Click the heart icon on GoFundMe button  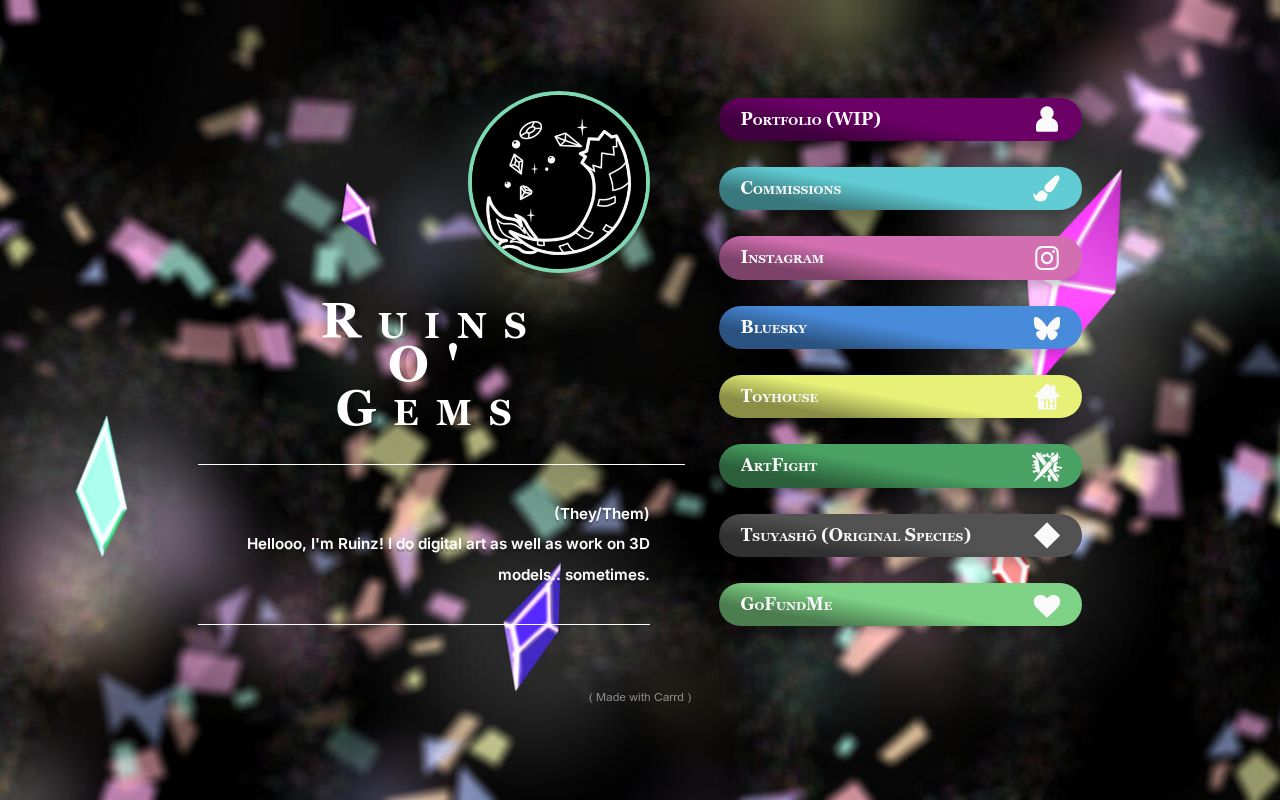pyautogui.click(x=1047, y=605)
